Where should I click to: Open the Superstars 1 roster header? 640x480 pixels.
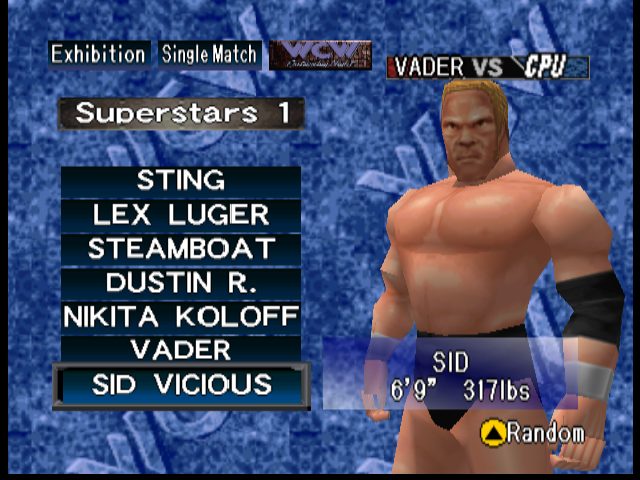click(x=181, y=113)
